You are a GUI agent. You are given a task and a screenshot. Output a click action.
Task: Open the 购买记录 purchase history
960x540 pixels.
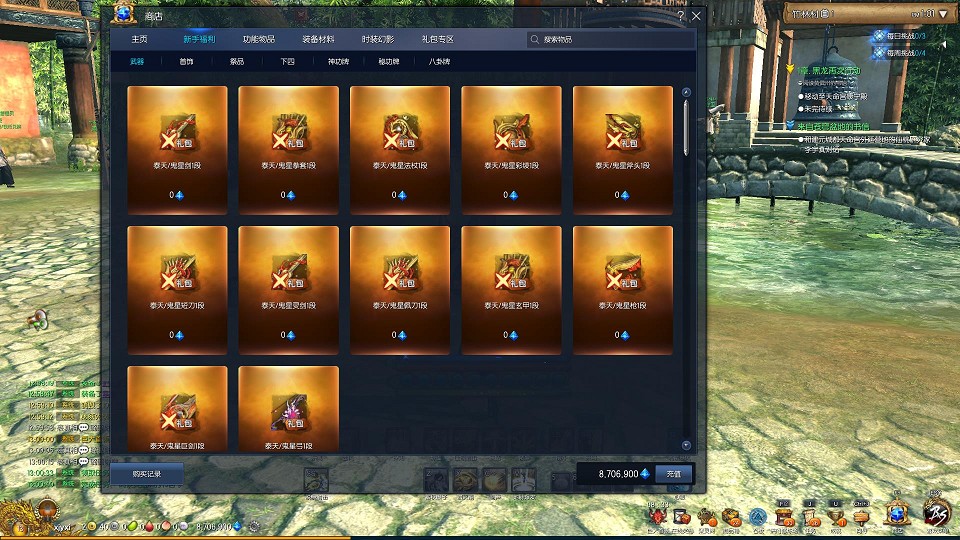(x=146, y=473)
